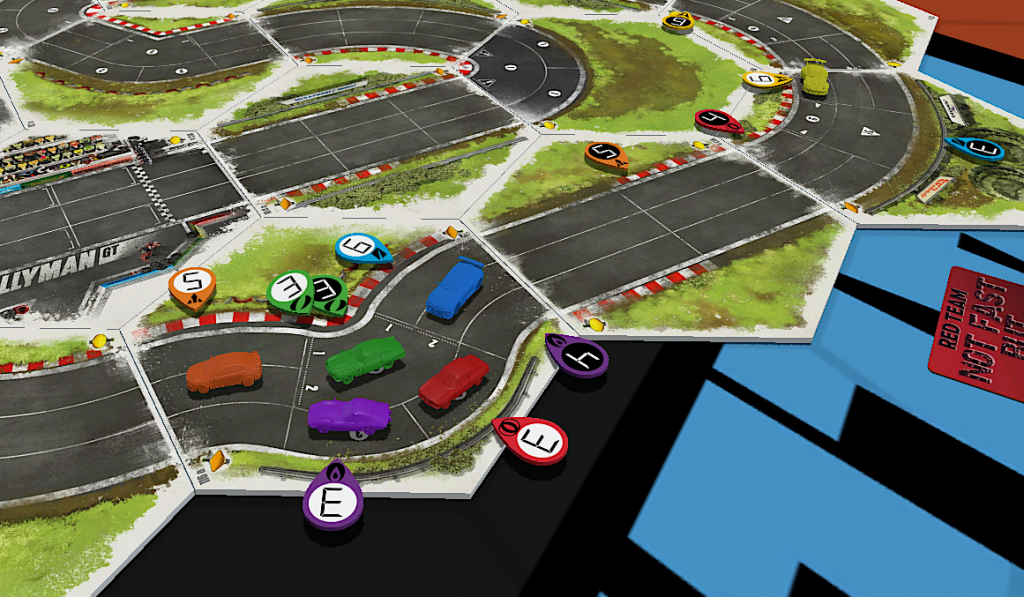Select the purple gear 4 token
This screenshot has height=597, width=1024.
tap(578, 356)
